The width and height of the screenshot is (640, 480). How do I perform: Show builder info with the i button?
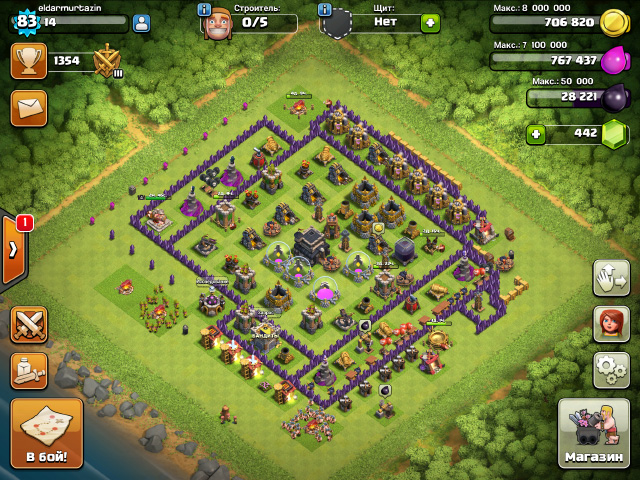coord(204,9)
